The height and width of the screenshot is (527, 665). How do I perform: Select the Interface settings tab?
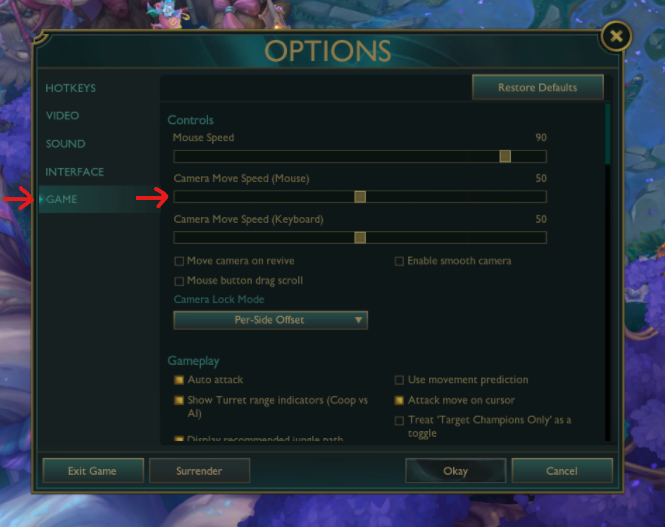[x=74, y=172]
